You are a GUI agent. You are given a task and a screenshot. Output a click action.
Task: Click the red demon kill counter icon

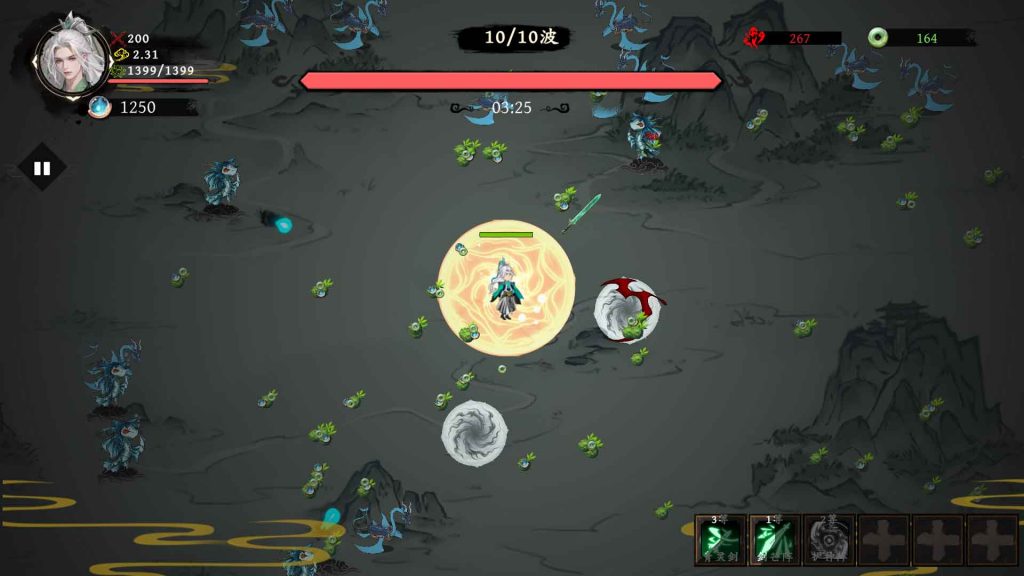point(754,38)
